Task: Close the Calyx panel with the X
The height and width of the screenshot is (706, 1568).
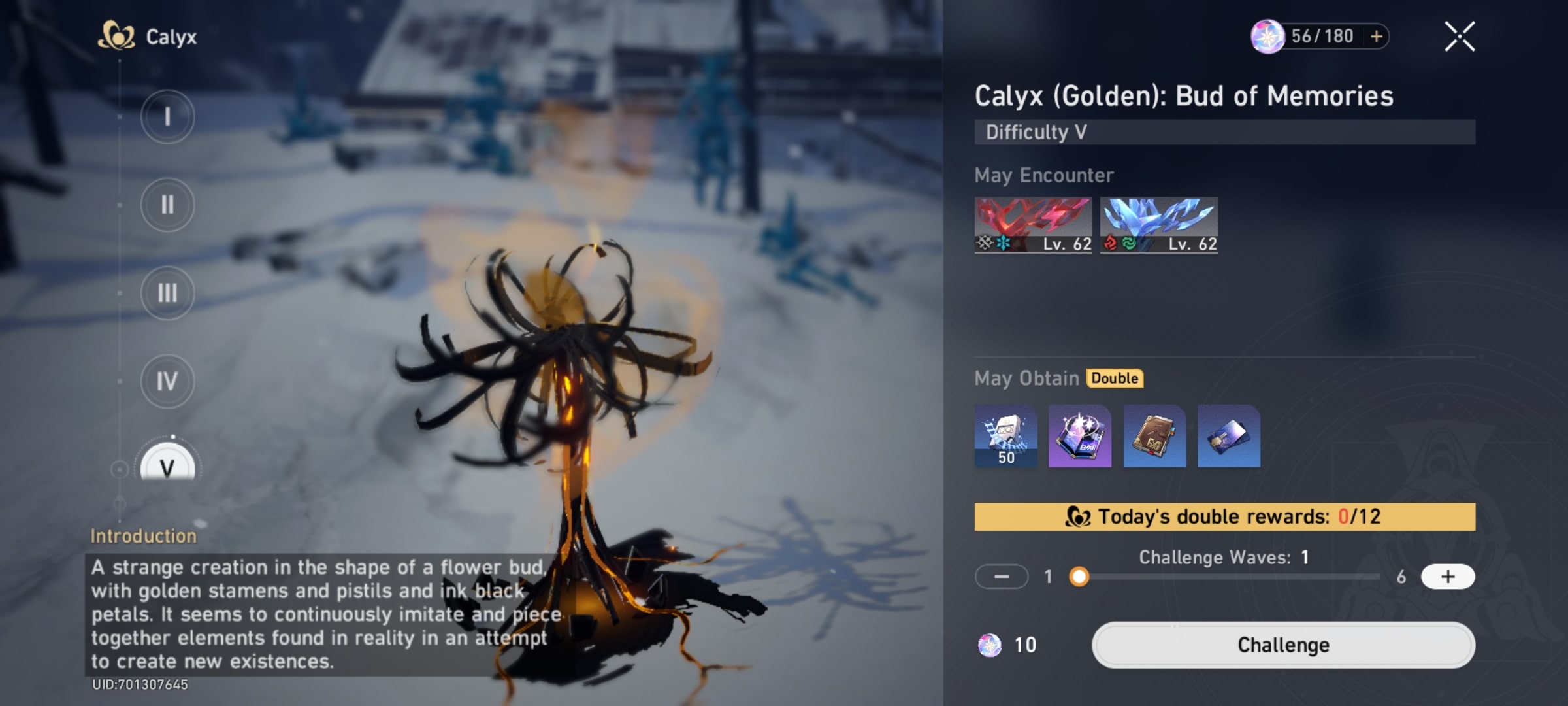Action: (1459, 37)
